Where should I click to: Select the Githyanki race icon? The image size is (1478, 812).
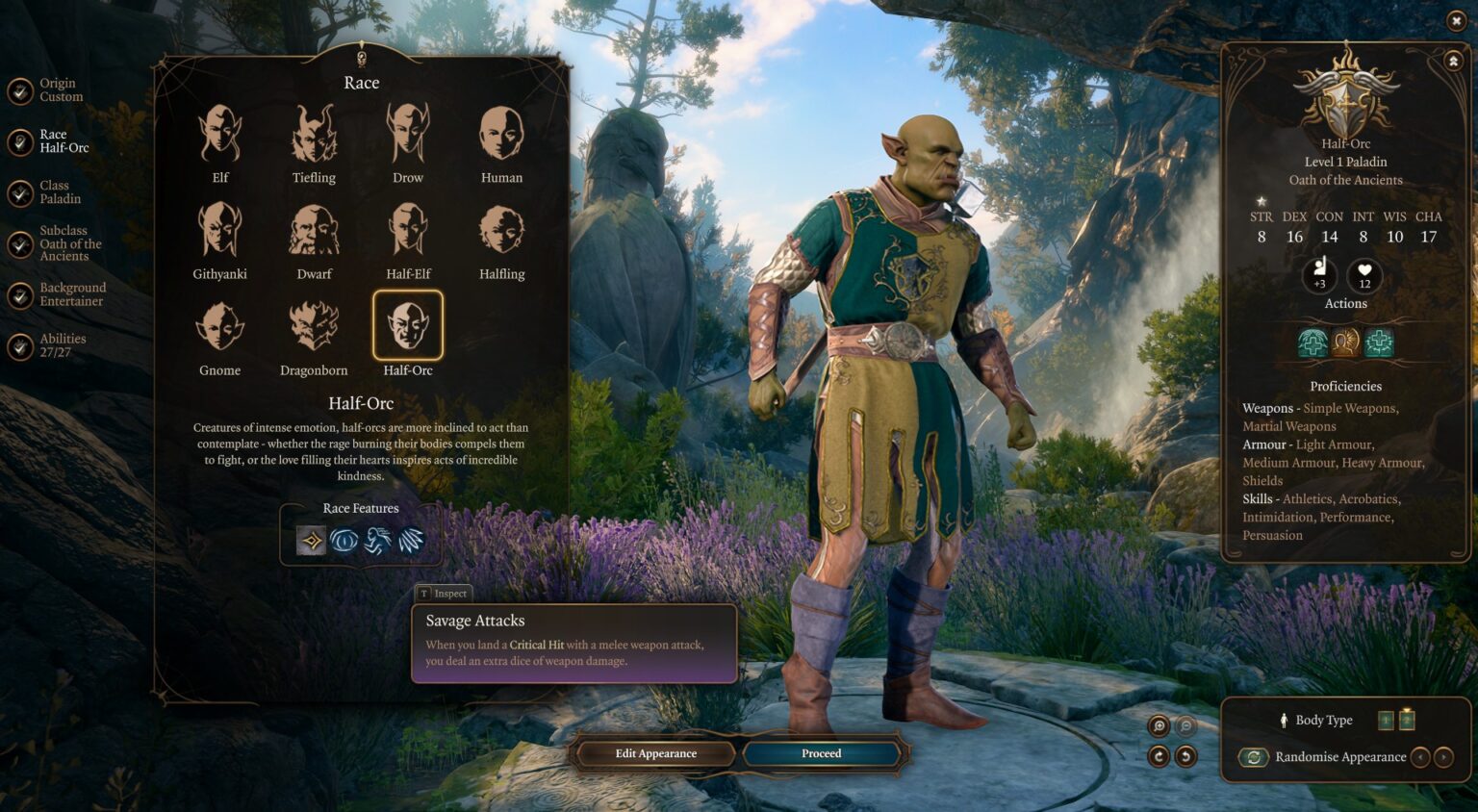tap(220, 234)
